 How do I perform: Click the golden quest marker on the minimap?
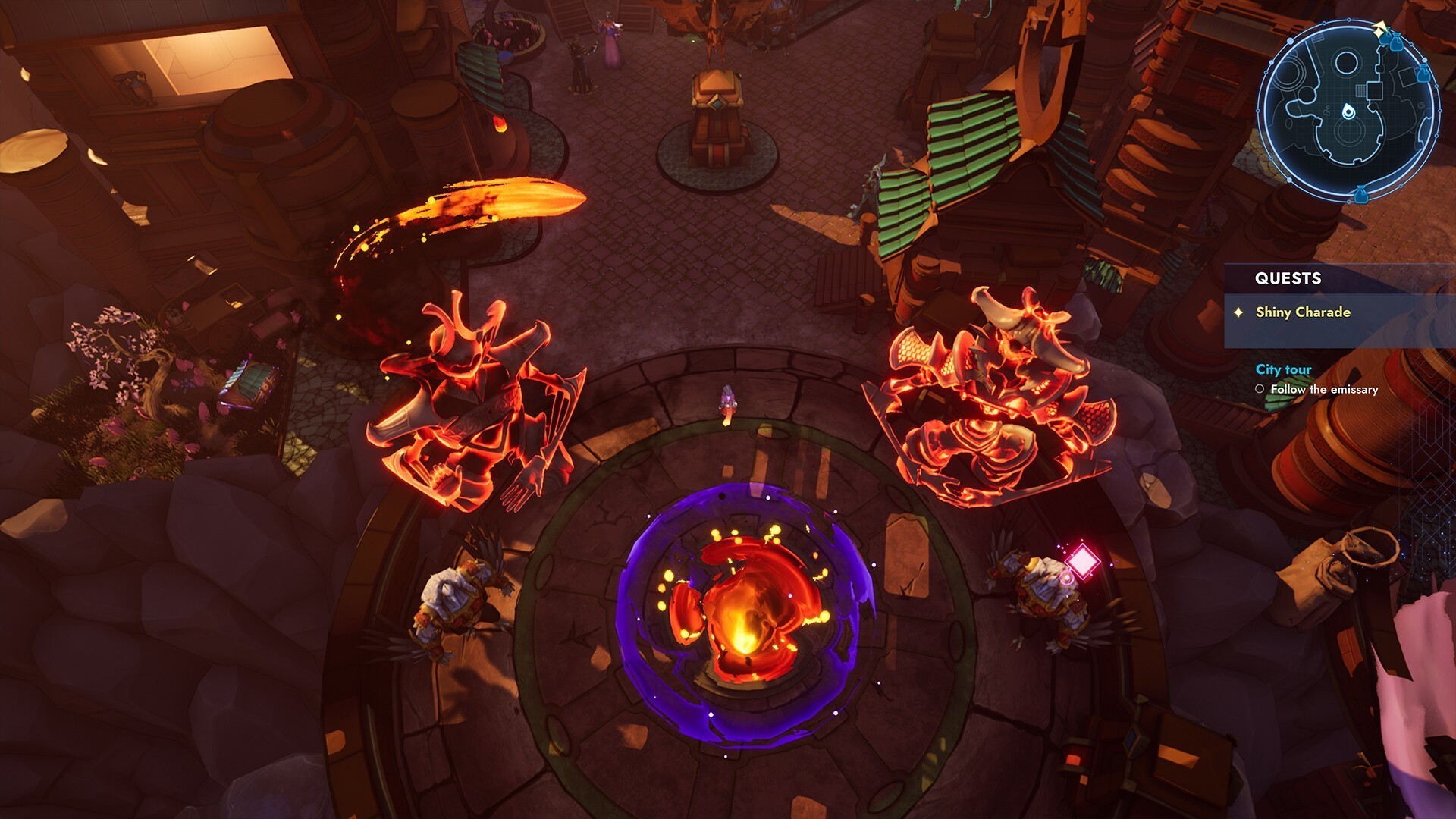coord(1380,31)
